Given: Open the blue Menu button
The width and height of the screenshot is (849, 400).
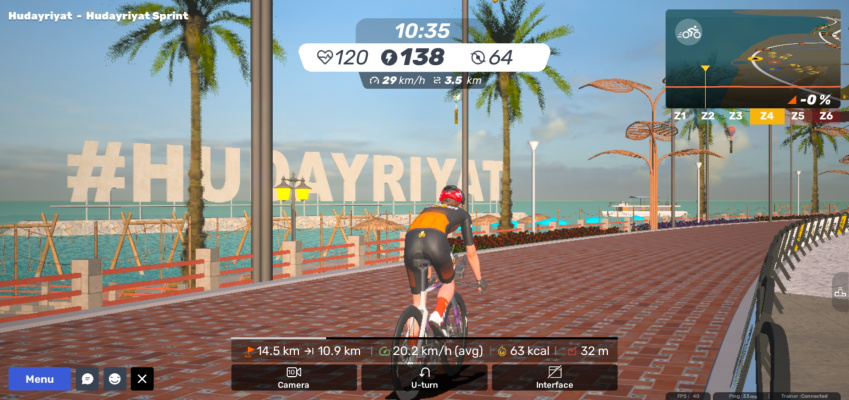Looking at the screenshot, I should (x=40, y=379).
